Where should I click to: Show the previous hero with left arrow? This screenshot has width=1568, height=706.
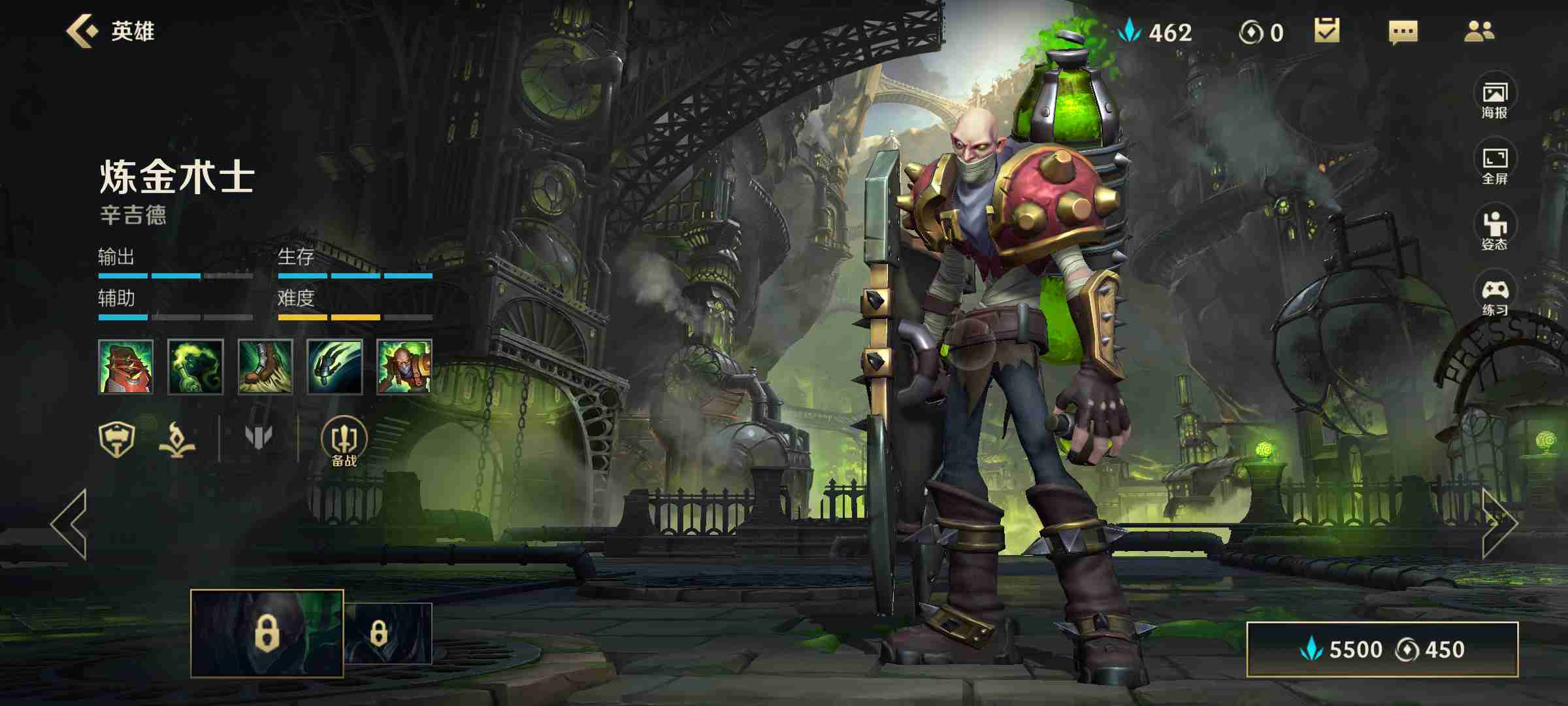click(69, 523)
